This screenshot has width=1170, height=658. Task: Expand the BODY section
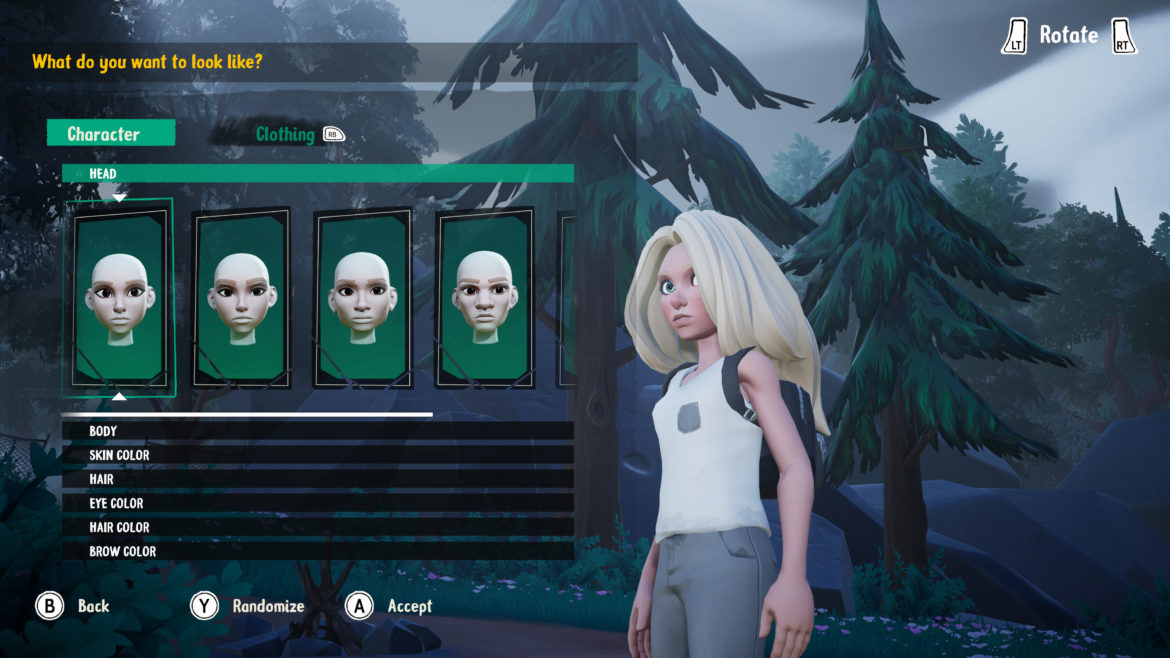pos(317,431)
